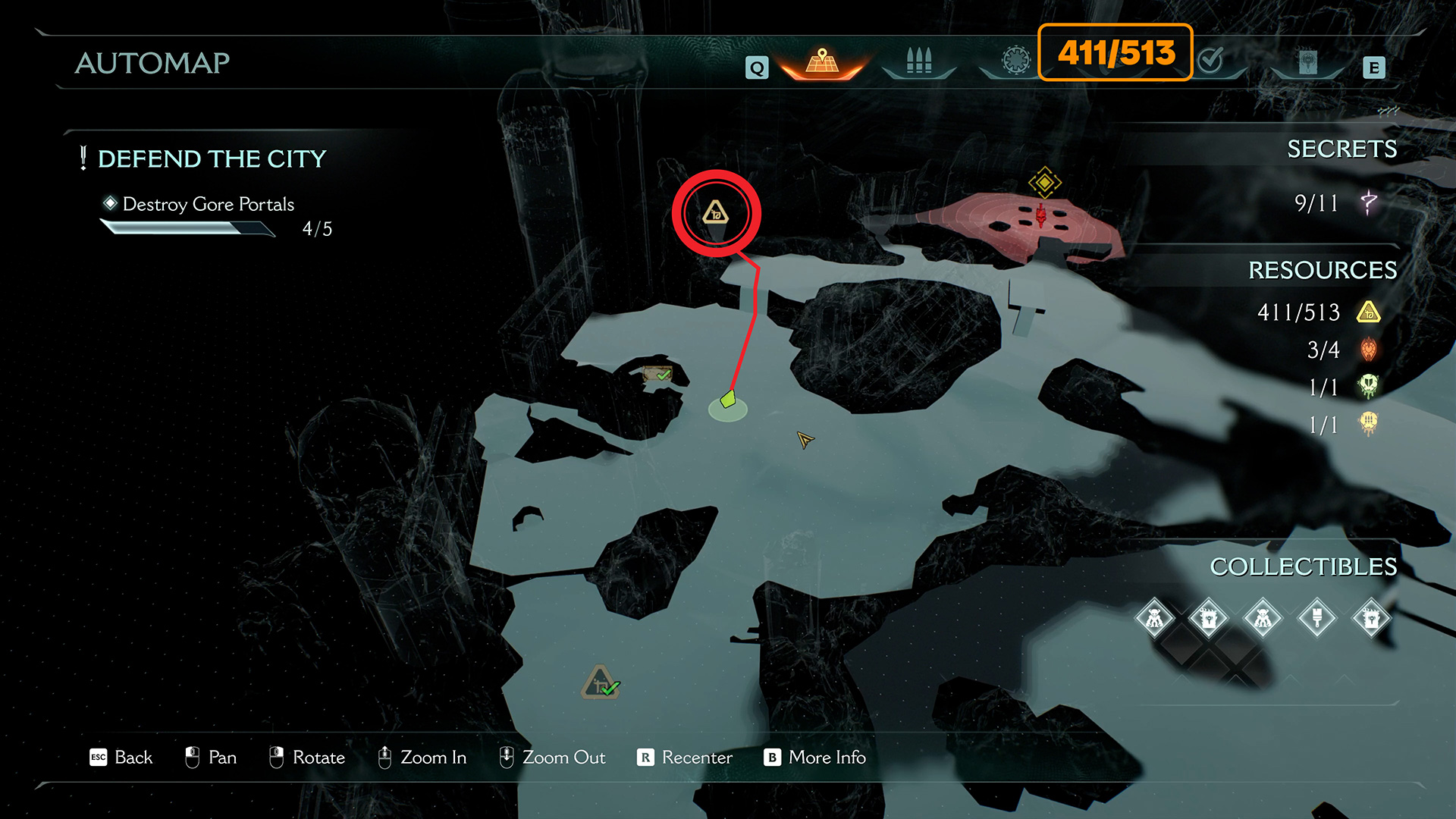Viewport: 1456px width, 819px height.
Task: Switch to the weapons tab with bullets icon
Action: [918, 61]
